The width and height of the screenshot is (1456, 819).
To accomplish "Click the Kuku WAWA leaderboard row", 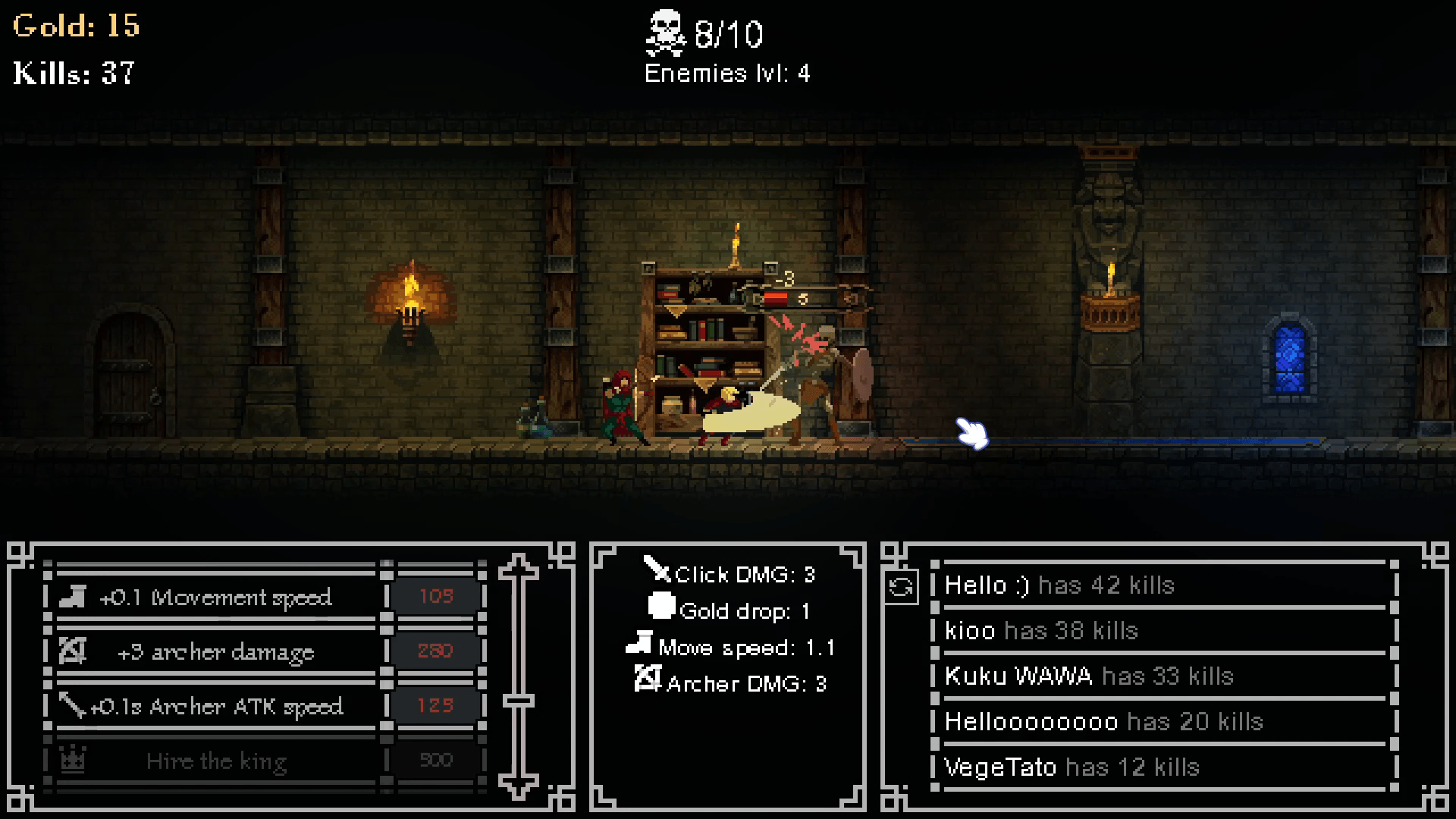I will click(x=1164, y=676).
